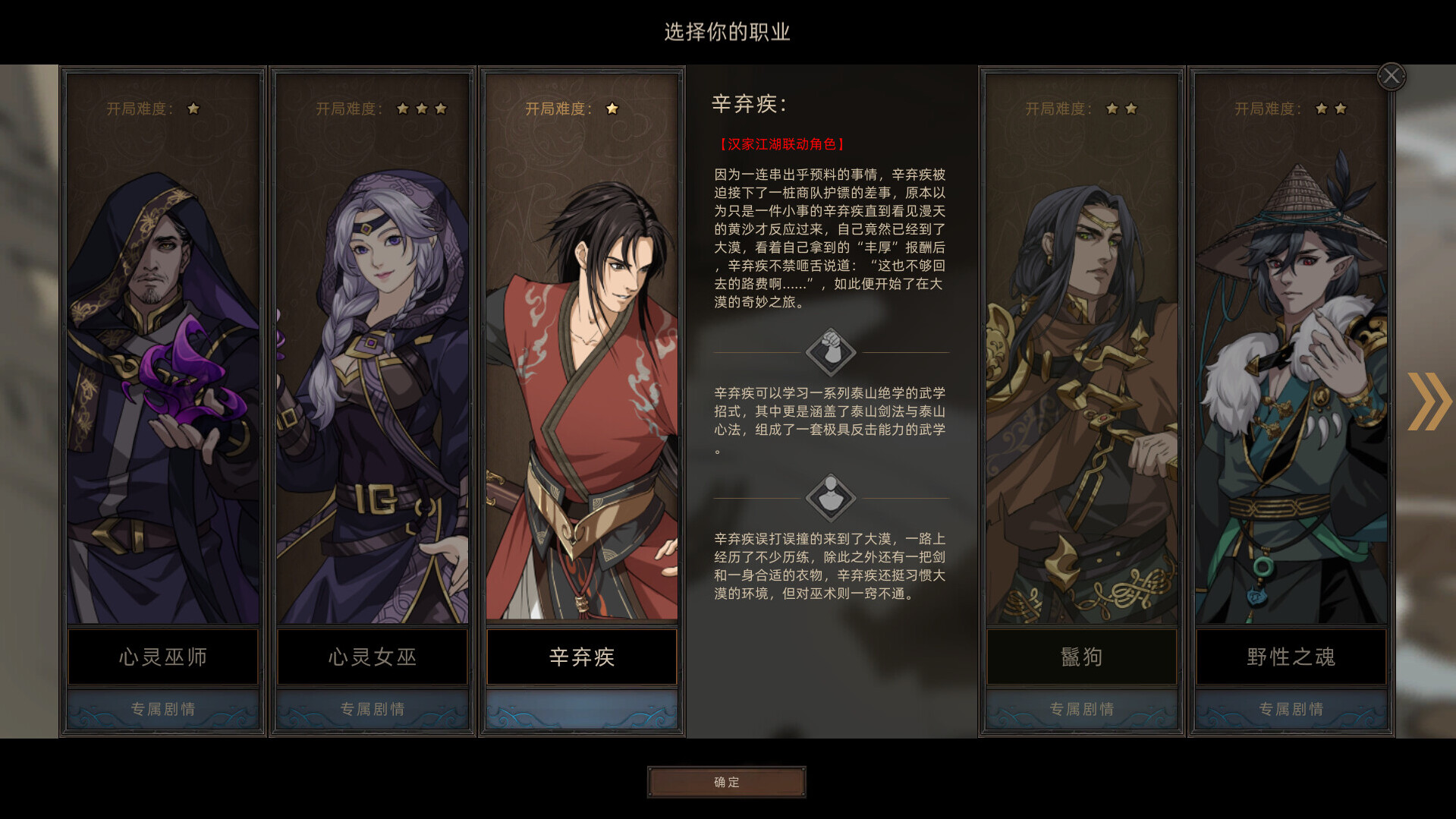
Task: Click the fist martial arts icon
Action: pos(831,351)
